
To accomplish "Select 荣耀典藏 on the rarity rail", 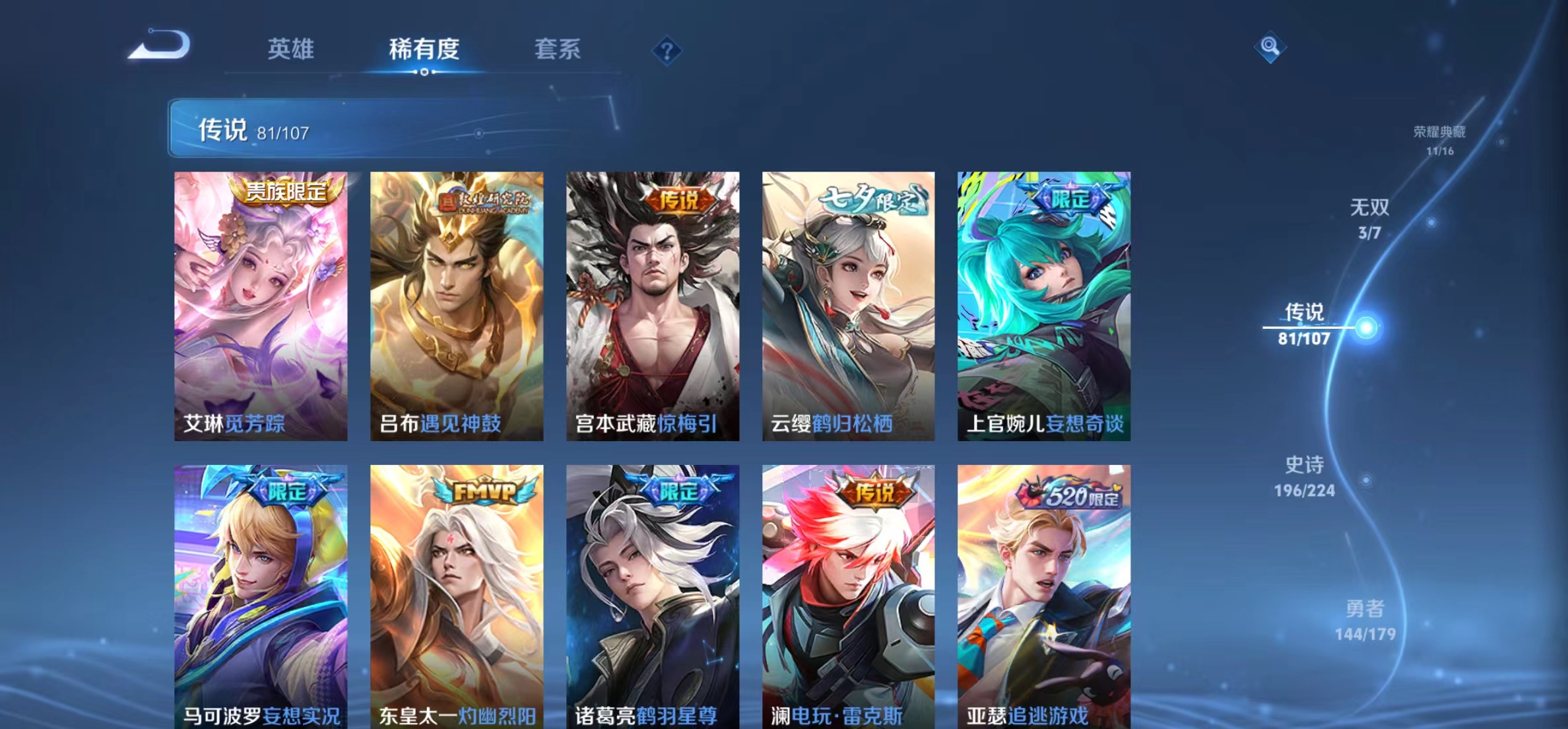I will [1441, 137].
